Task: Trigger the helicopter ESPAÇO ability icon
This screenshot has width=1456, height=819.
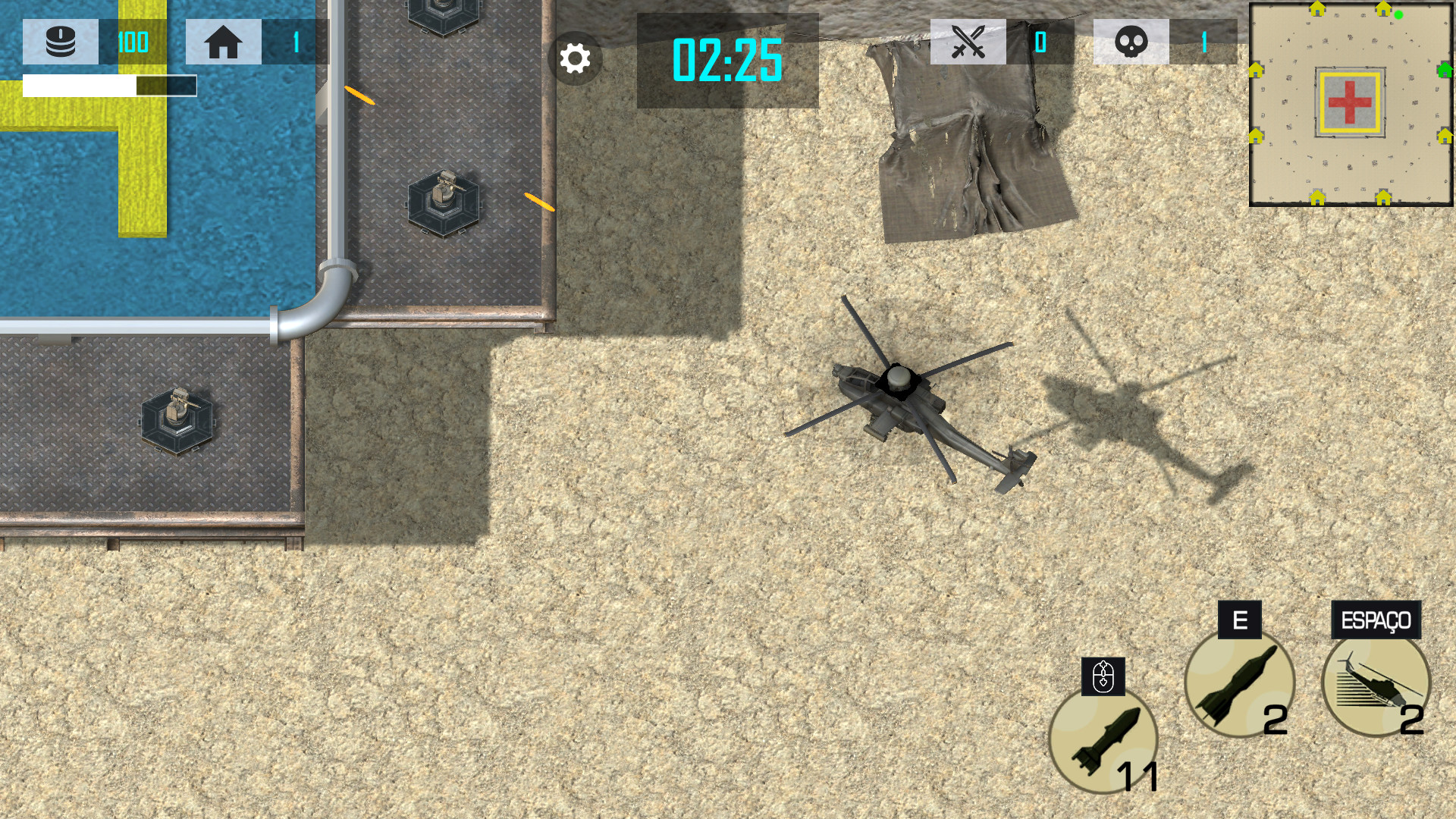Action: click(1376, 683)
